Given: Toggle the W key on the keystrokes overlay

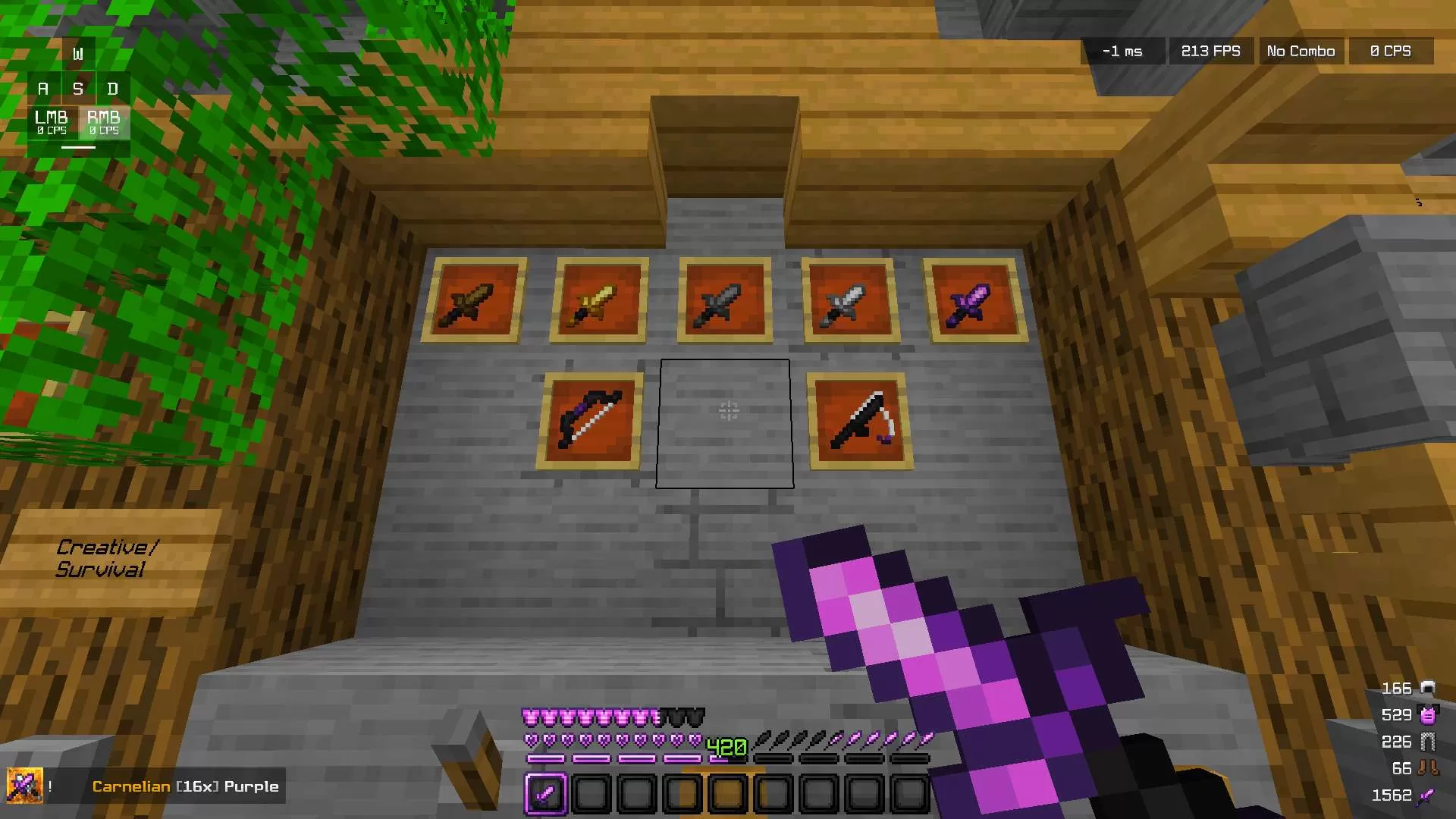Looking at the screenshot, I should click(77, 52).
